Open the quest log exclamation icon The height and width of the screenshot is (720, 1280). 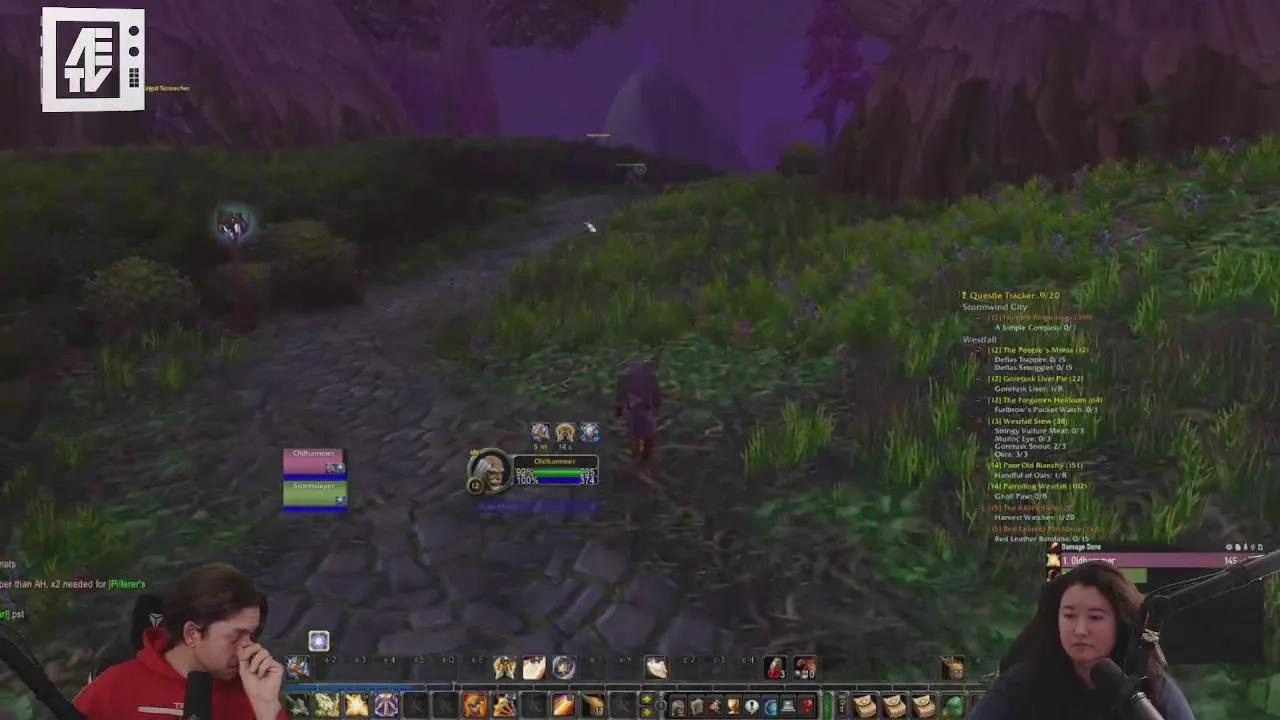pos(752,705)
